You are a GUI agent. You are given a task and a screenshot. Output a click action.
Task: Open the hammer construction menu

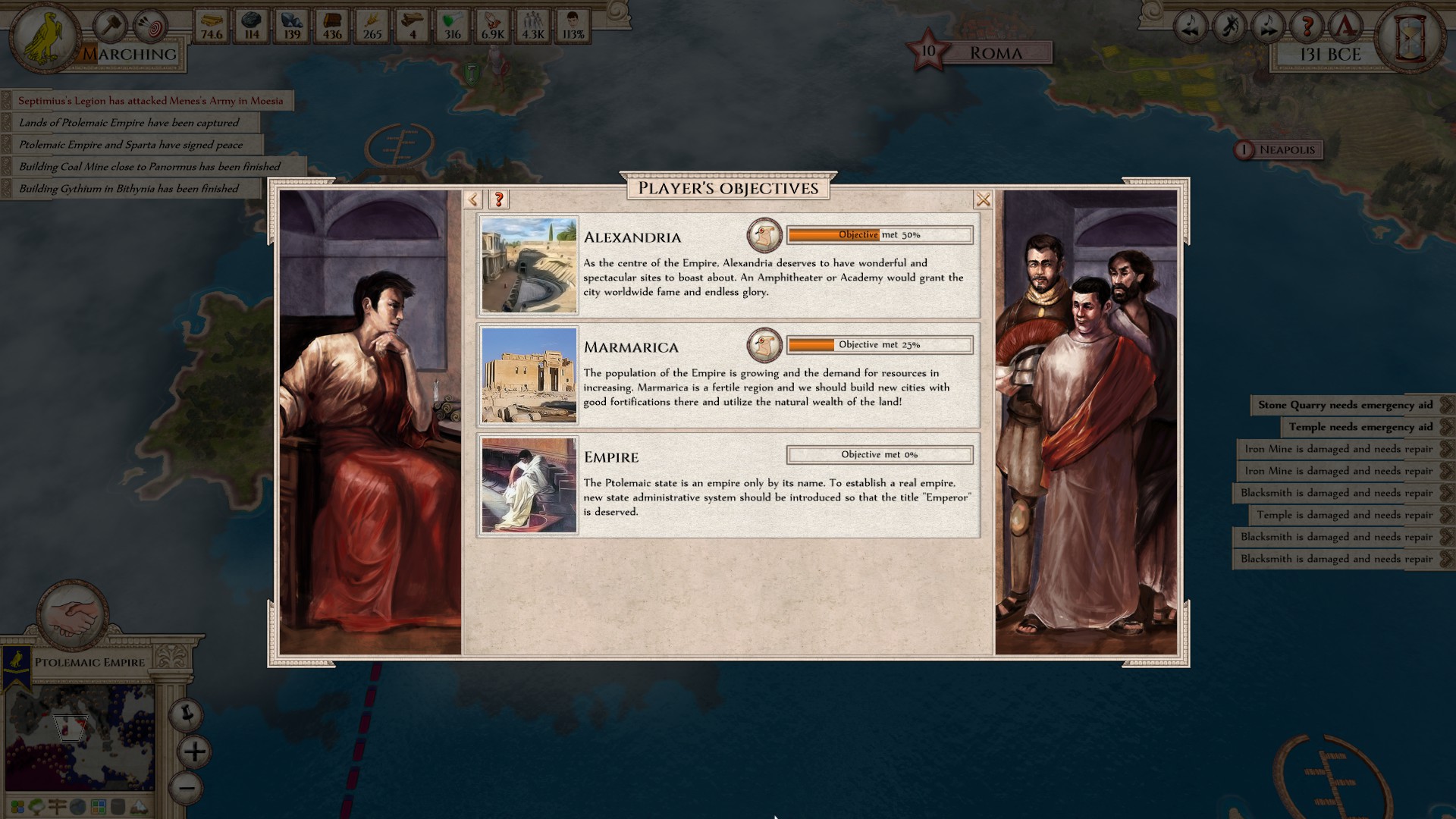(111, 27)
